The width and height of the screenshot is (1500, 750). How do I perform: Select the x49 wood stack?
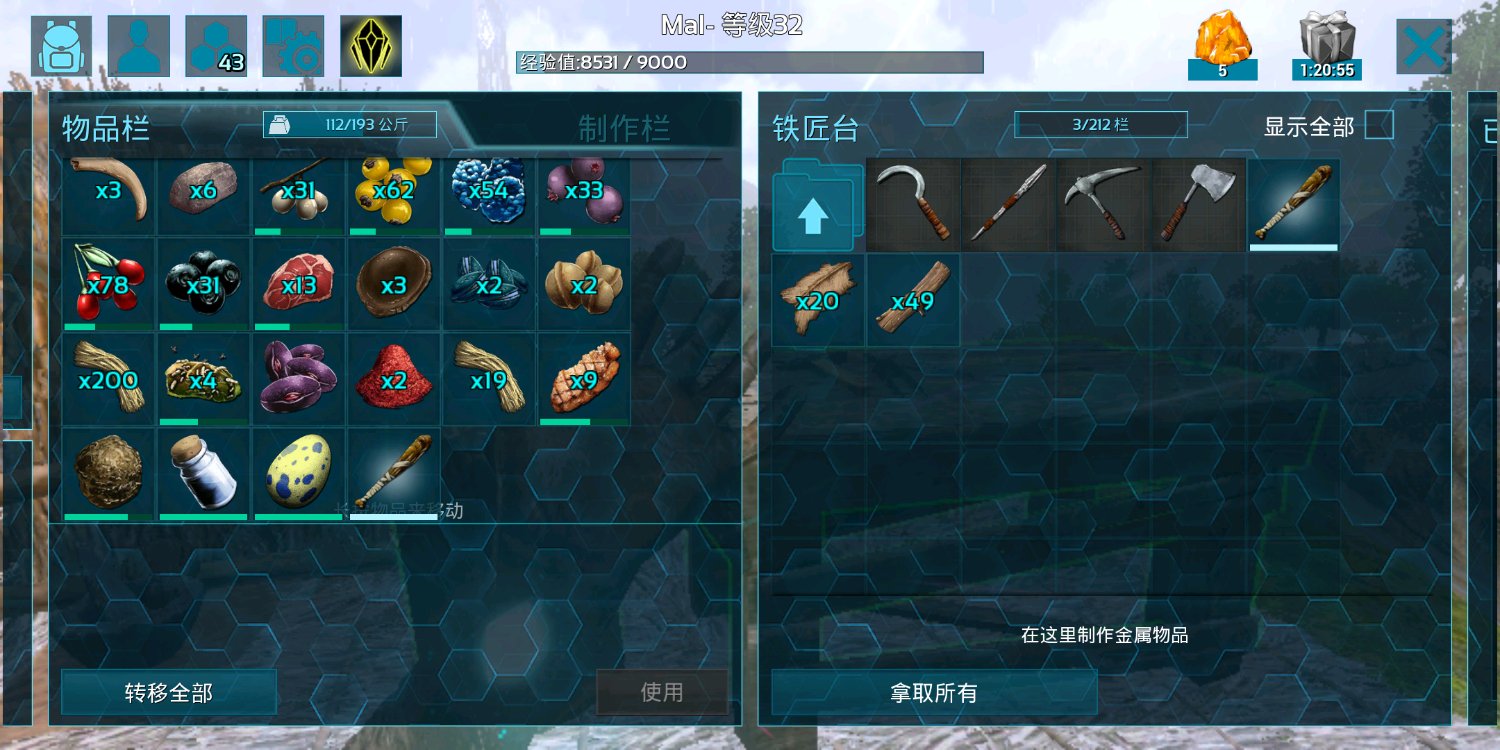coord(912,298)
